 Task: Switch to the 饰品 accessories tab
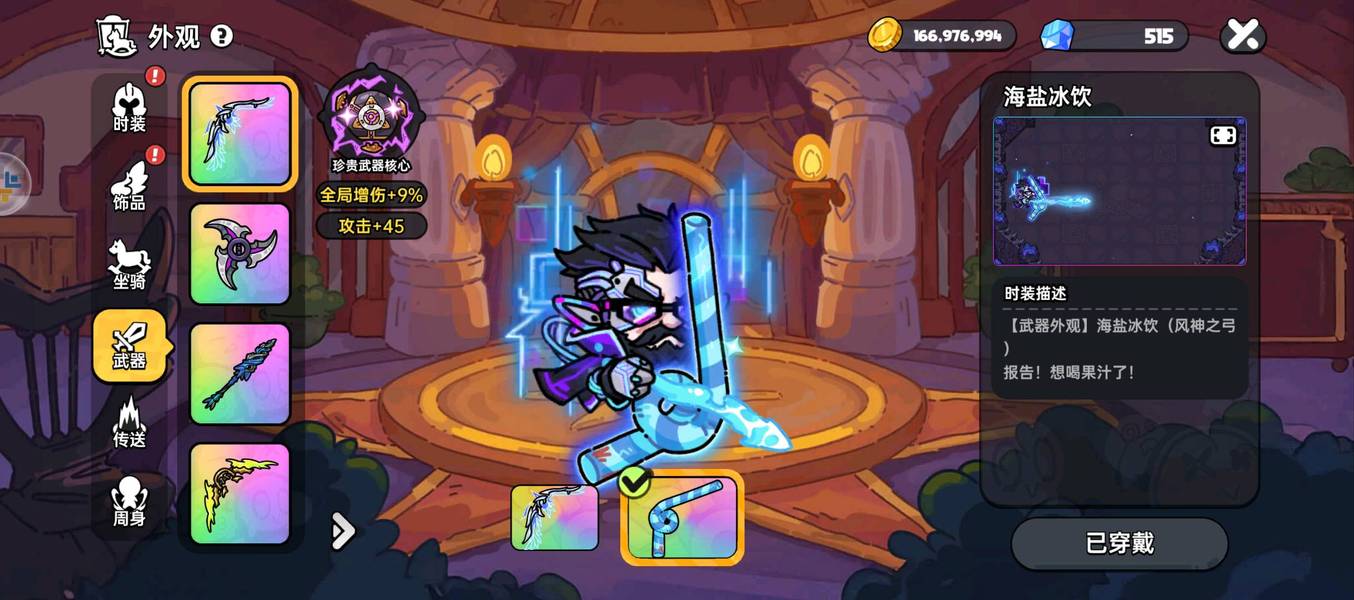click(129, 185)
